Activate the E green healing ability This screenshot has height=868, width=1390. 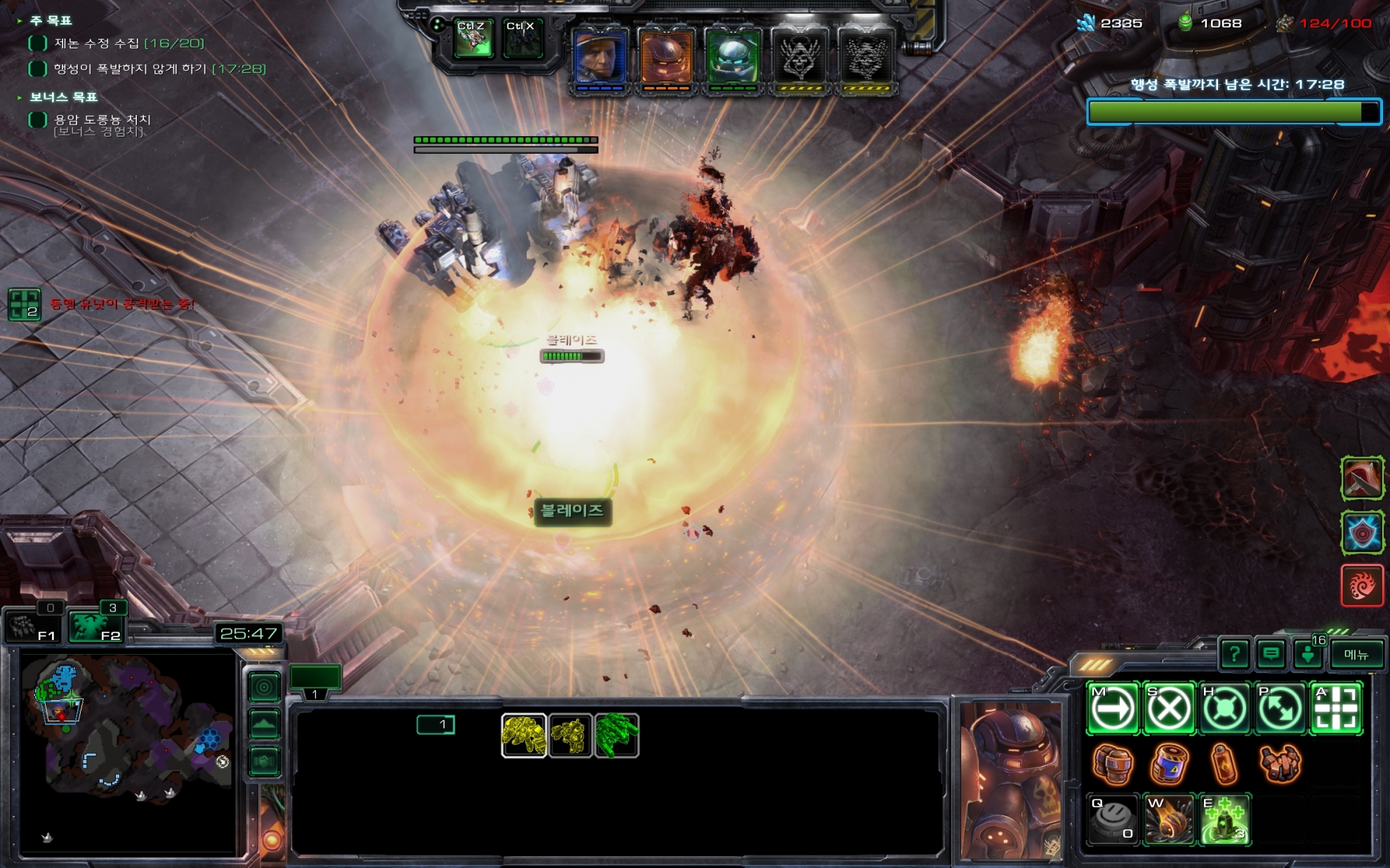point(1225,820)
